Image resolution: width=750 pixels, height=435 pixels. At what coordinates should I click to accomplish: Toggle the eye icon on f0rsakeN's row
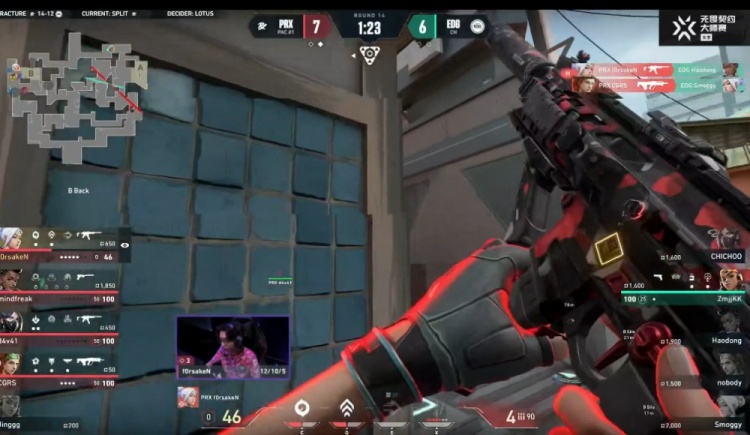coord(125,244)
